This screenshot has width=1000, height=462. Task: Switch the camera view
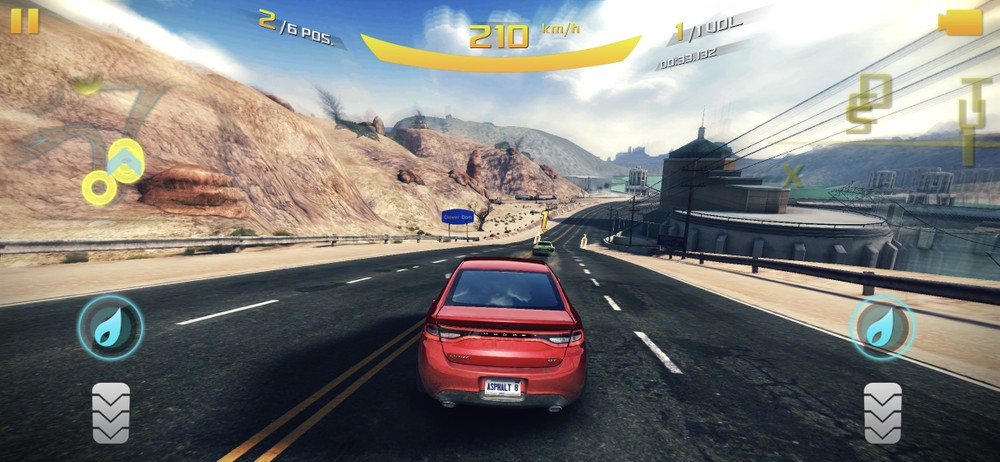[962, 22]
